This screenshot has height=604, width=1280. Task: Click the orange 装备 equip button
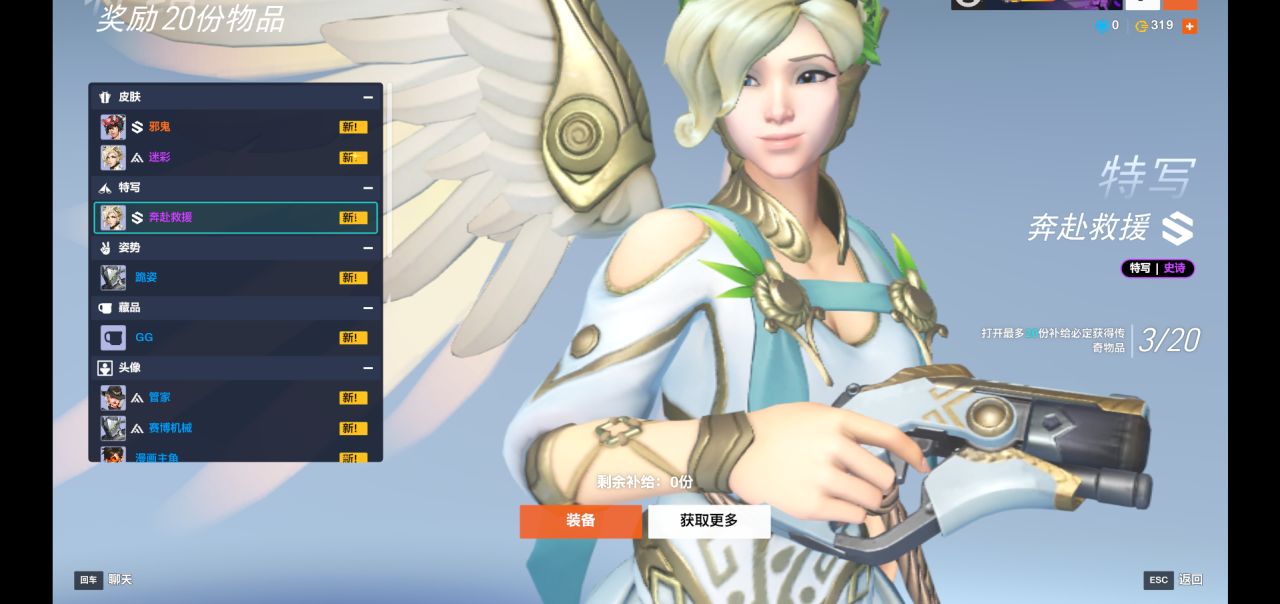[x=580, y=521]
